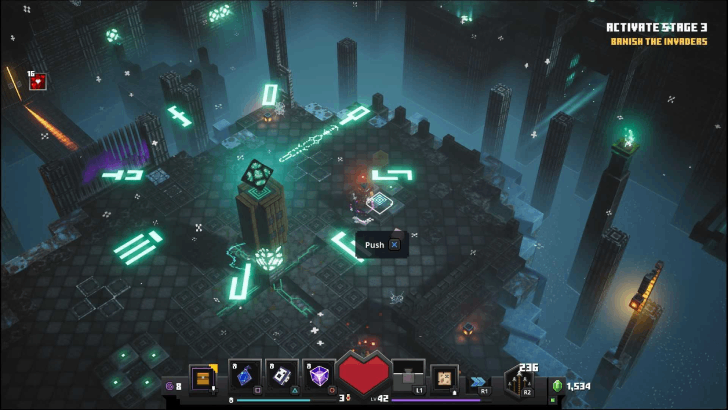The height and width of the screenshot is (410, 728).
Task: Activate the purple cube artifact slot
Action: pos(320,375)
